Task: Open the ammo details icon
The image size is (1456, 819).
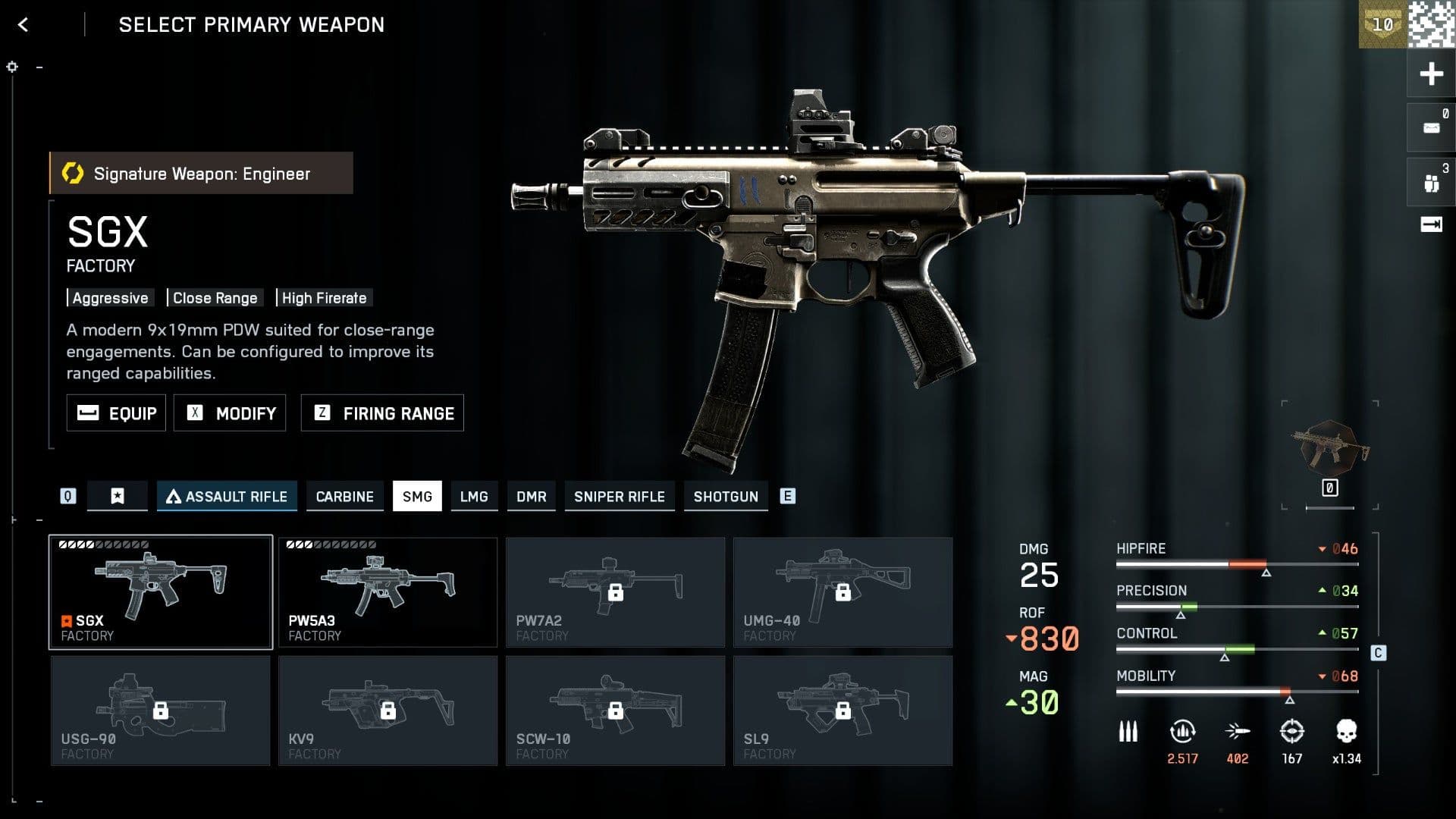Action: [1128, 732]
